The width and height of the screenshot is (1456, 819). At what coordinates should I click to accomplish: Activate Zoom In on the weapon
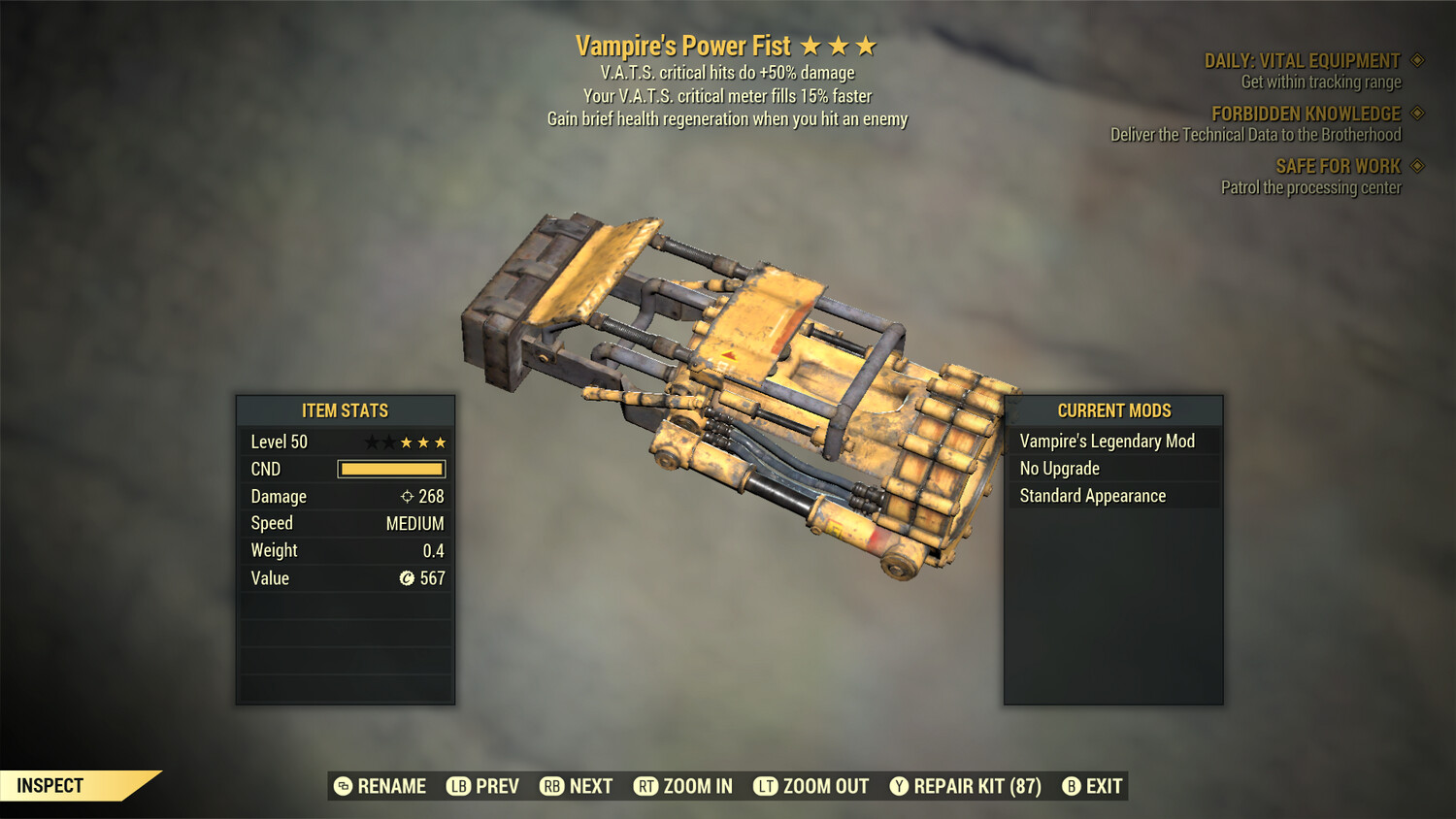click(x=683, y=786)
